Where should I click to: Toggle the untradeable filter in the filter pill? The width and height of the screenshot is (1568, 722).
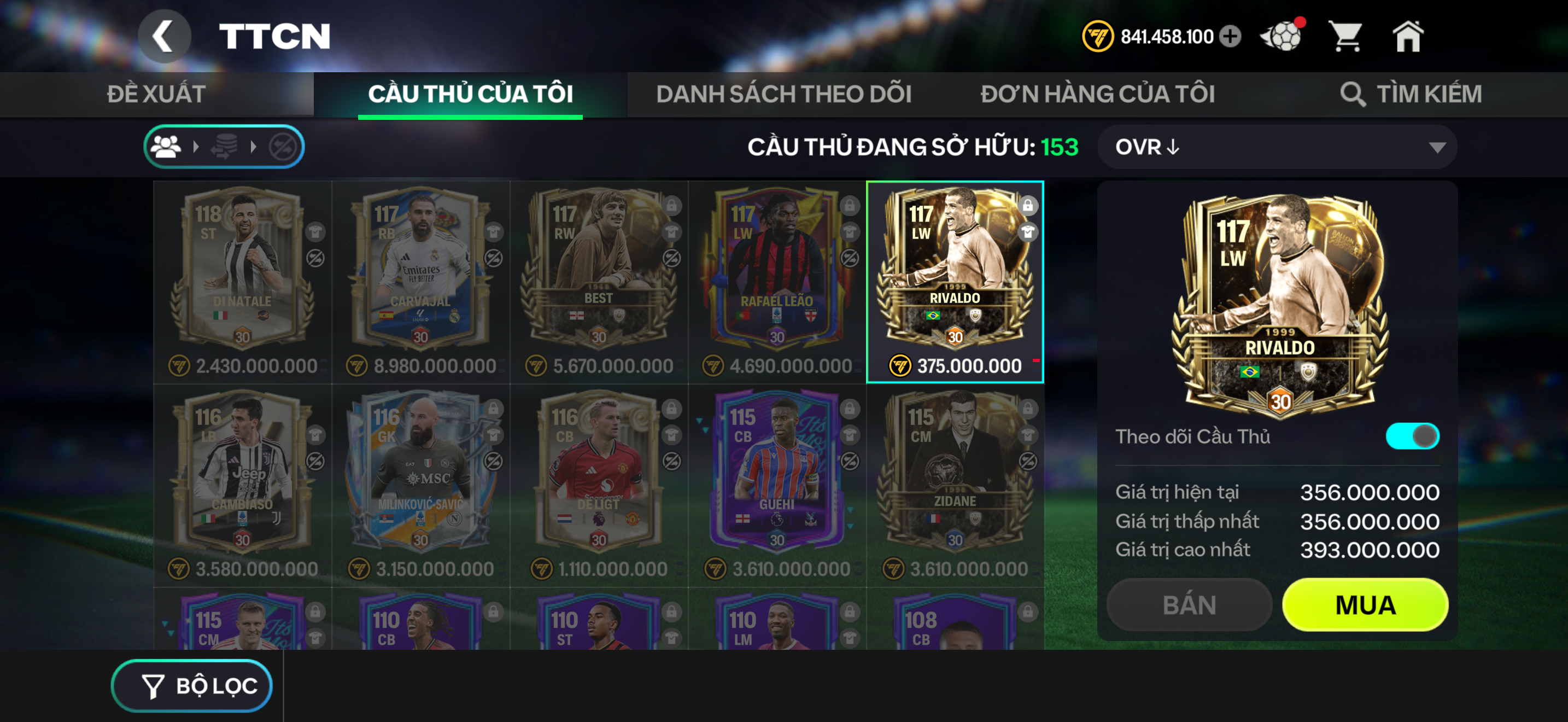pyautogui.click(x=284, y=146)
